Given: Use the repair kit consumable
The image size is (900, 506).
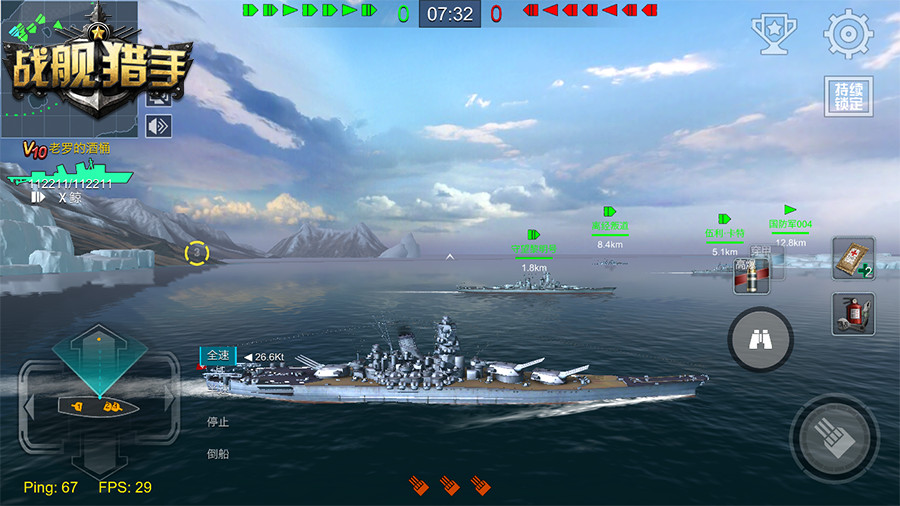Looking at the screenshot, I should coord(853,259).
